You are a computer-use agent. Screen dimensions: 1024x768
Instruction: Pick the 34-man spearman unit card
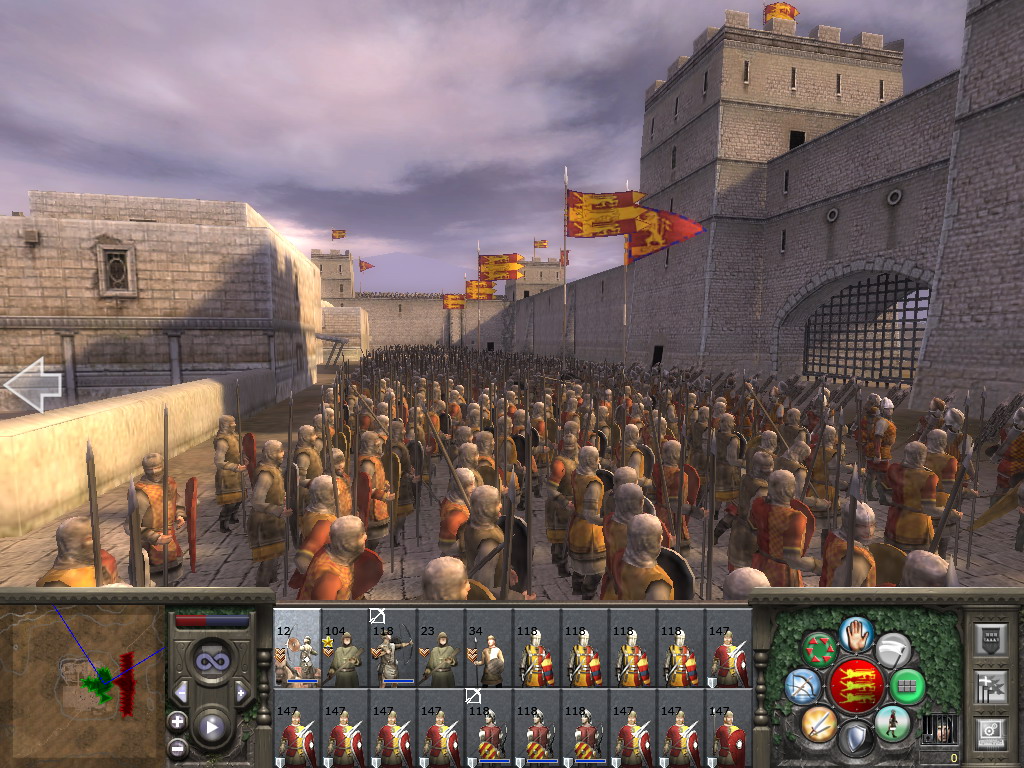pyautogui.click(x=489, y=648)
